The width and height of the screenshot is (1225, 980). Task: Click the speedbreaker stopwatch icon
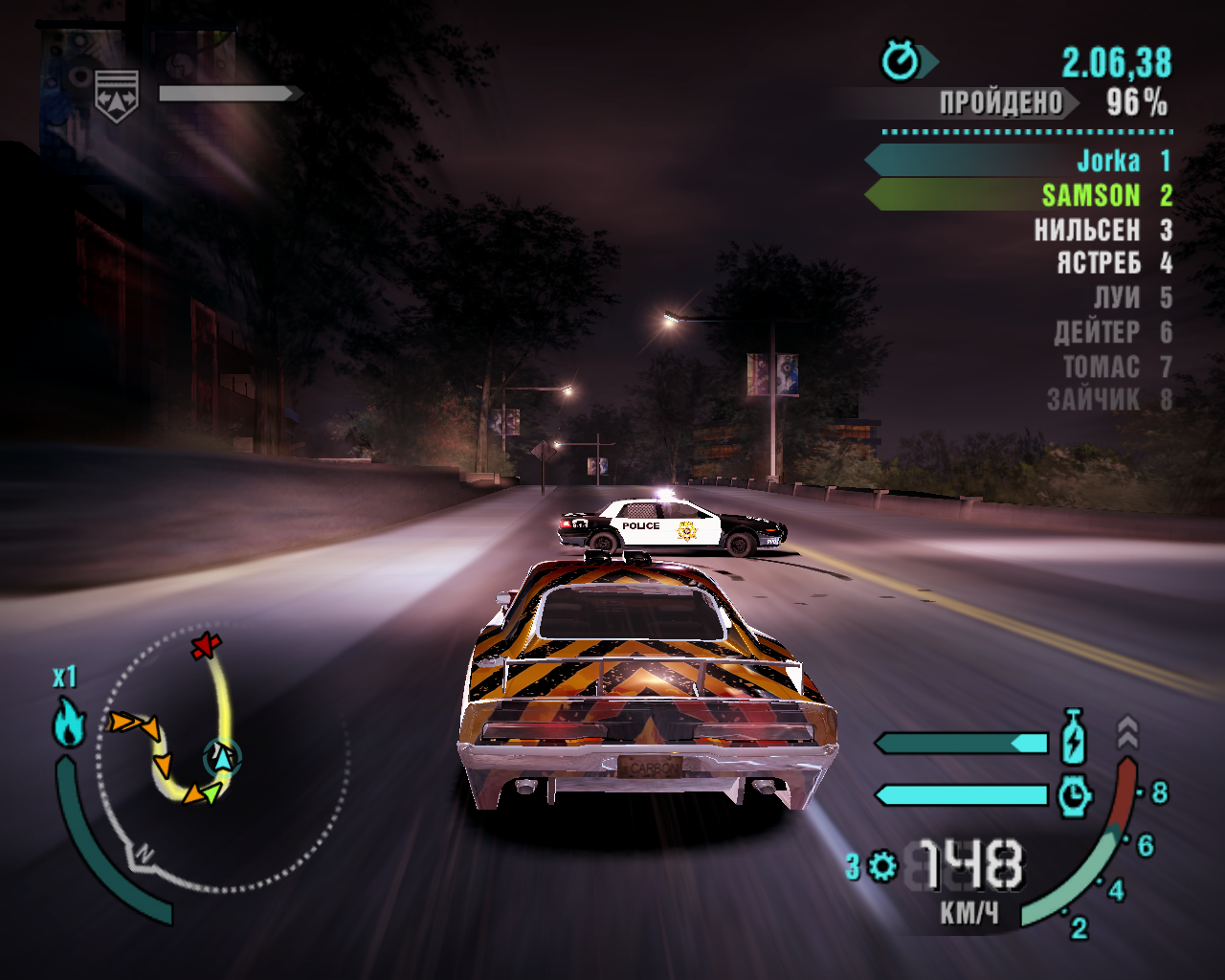(1075, 794)
